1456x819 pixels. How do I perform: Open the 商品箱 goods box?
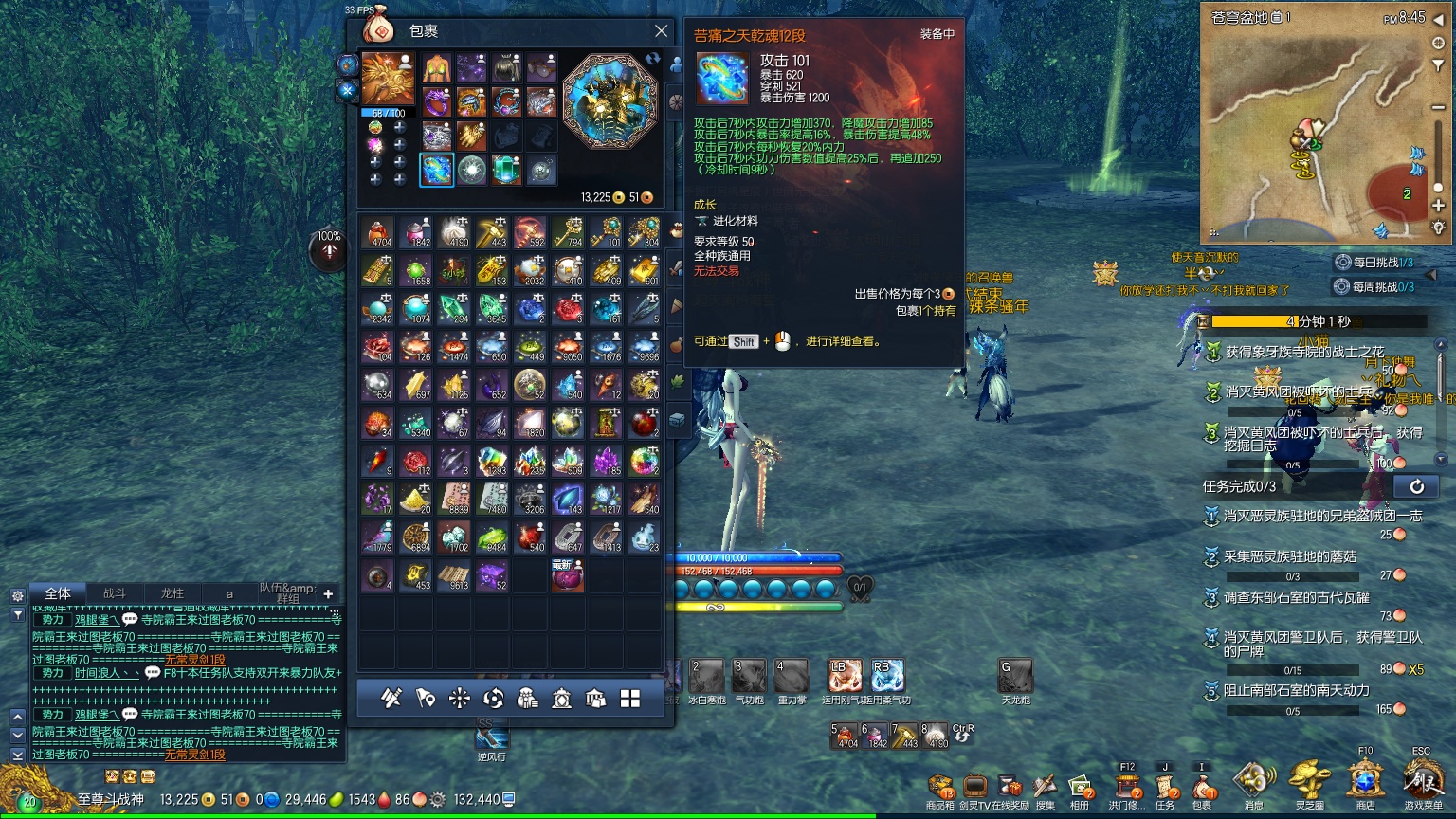click(x=939, y=788)
